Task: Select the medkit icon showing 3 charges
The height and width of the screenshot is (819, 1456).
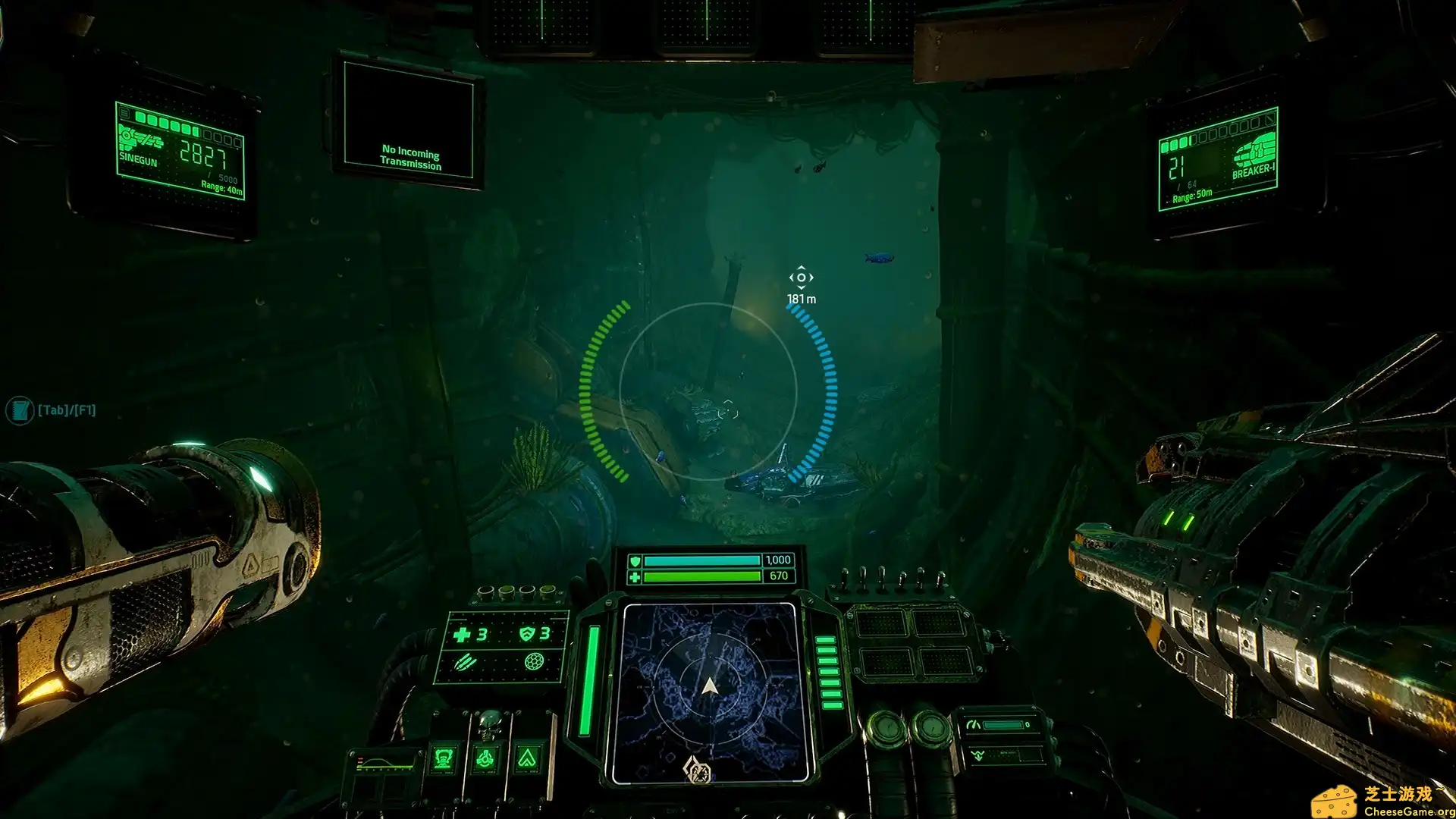Action: coord(463,634)
